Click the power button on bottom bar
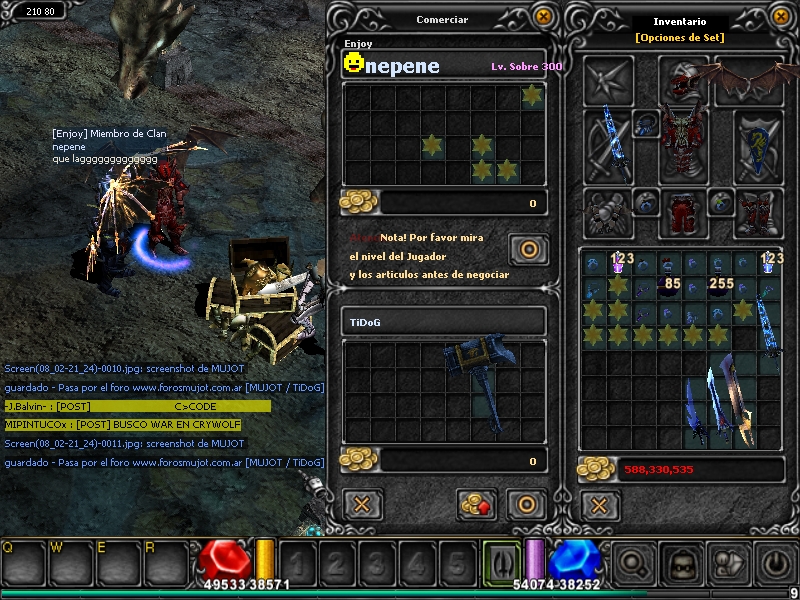Screen dimensions: 800x600 776,564
